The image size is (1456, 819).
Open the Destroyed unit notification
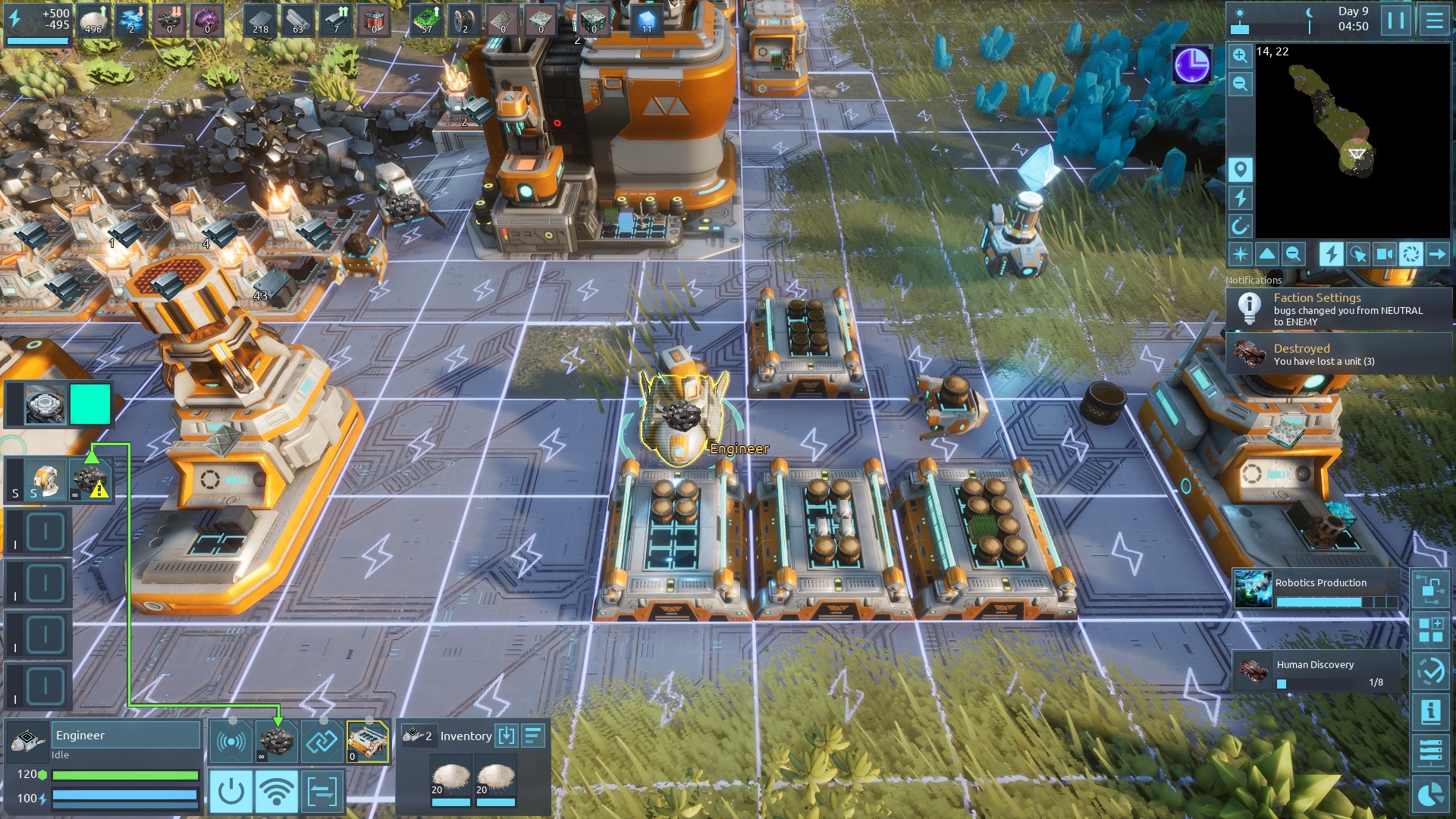point(1338,354)
